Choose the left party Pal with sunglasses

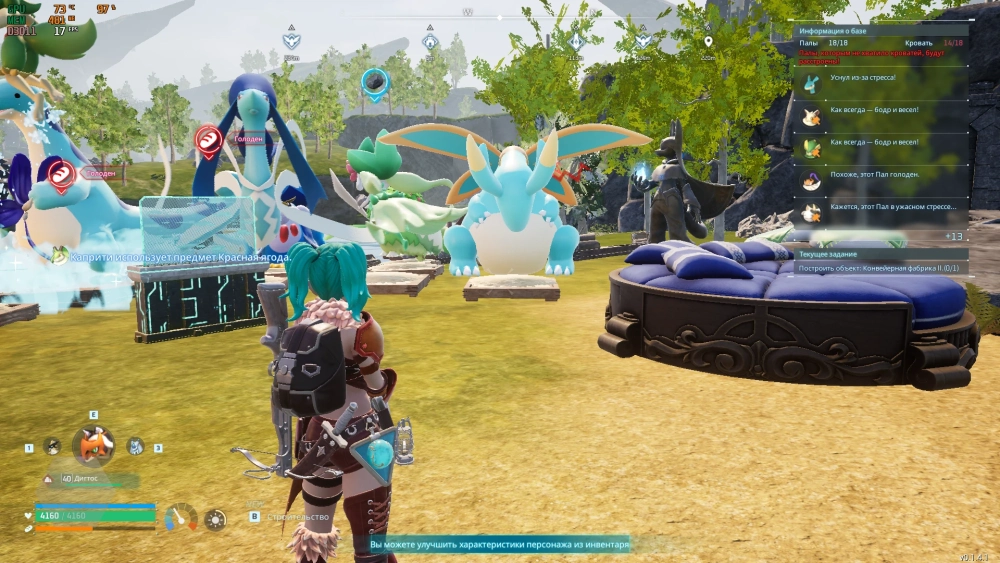tap(52, 447)
